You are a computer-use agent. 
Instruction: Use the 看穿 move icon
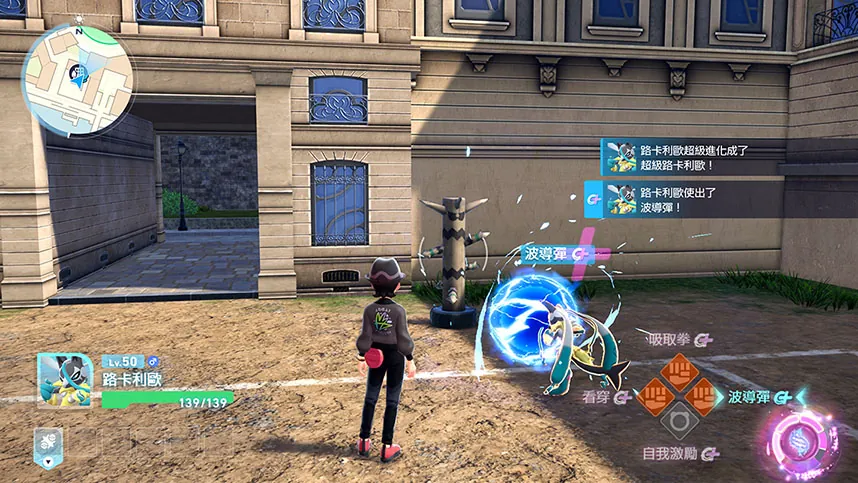[653, 396]
